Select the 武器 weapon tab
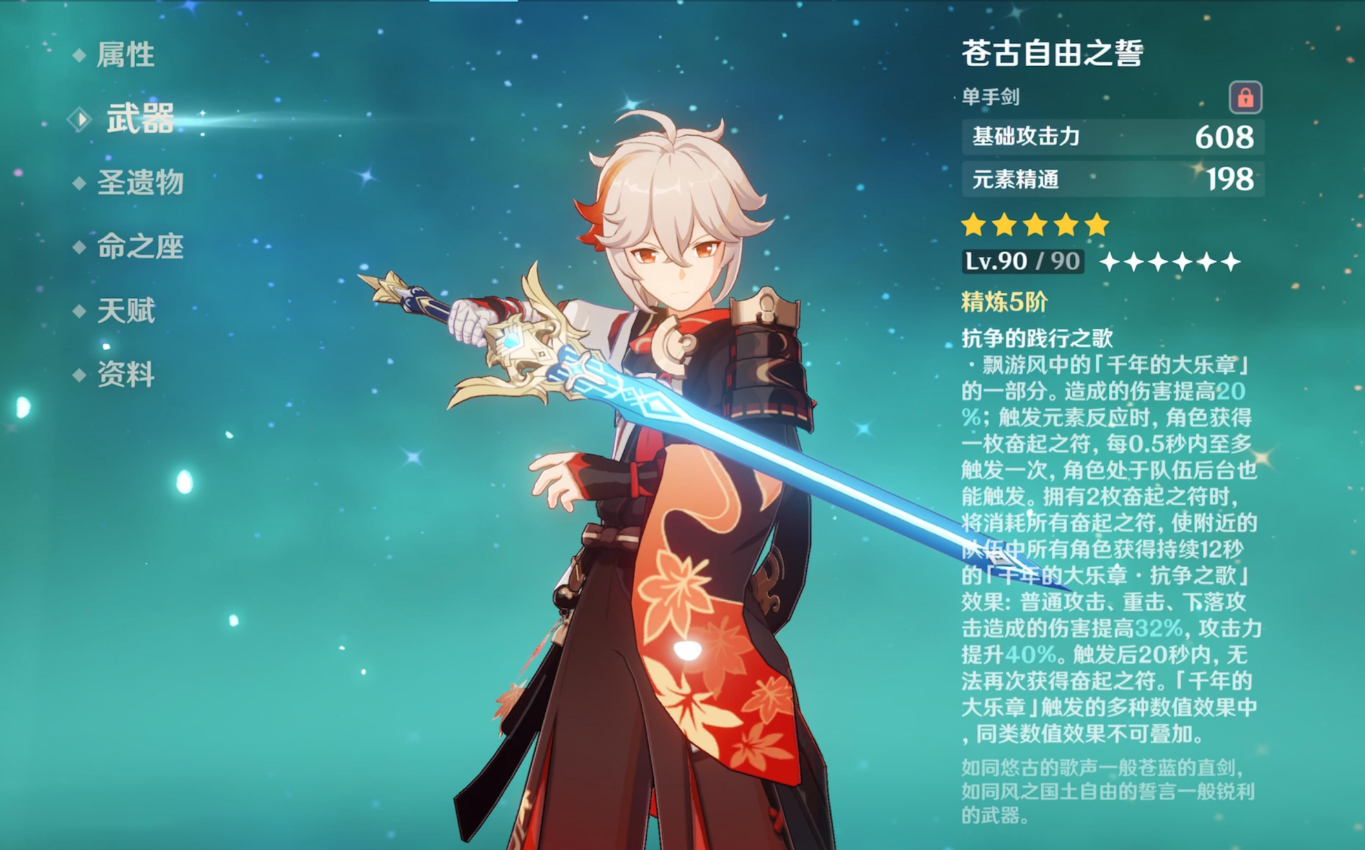The width and height of the screenshot is (1365, 850). click(139, 119)
